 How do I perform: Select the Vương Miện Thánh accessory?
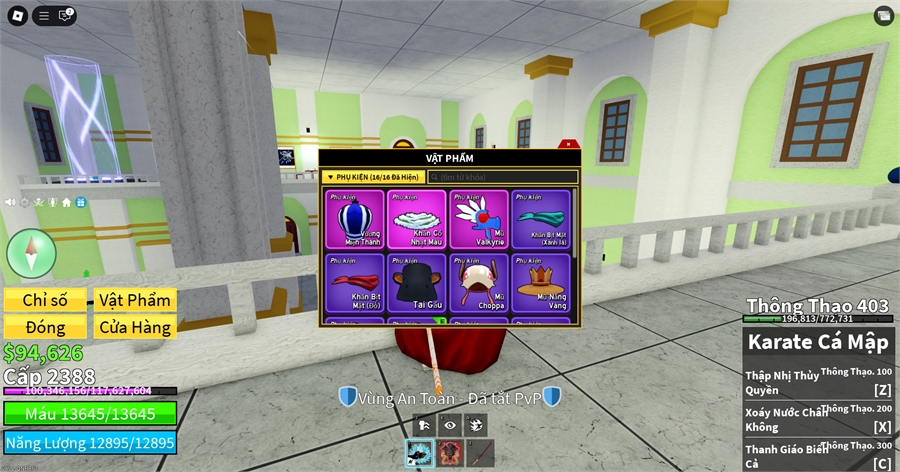(356, 219)
